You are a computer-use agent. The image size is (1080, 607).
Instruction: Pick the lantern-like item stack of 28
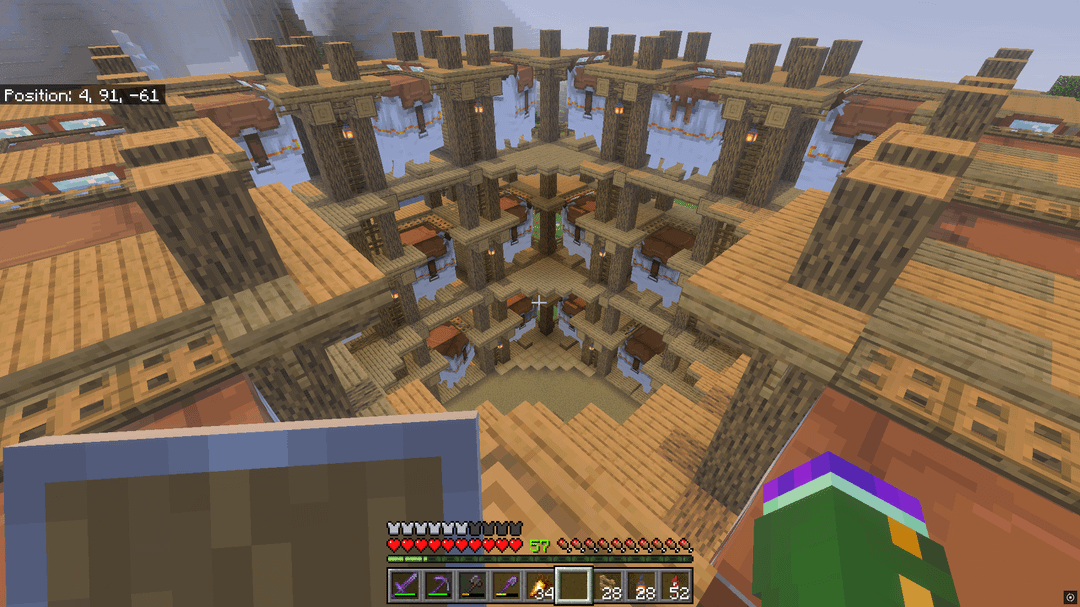coord(643,586)
